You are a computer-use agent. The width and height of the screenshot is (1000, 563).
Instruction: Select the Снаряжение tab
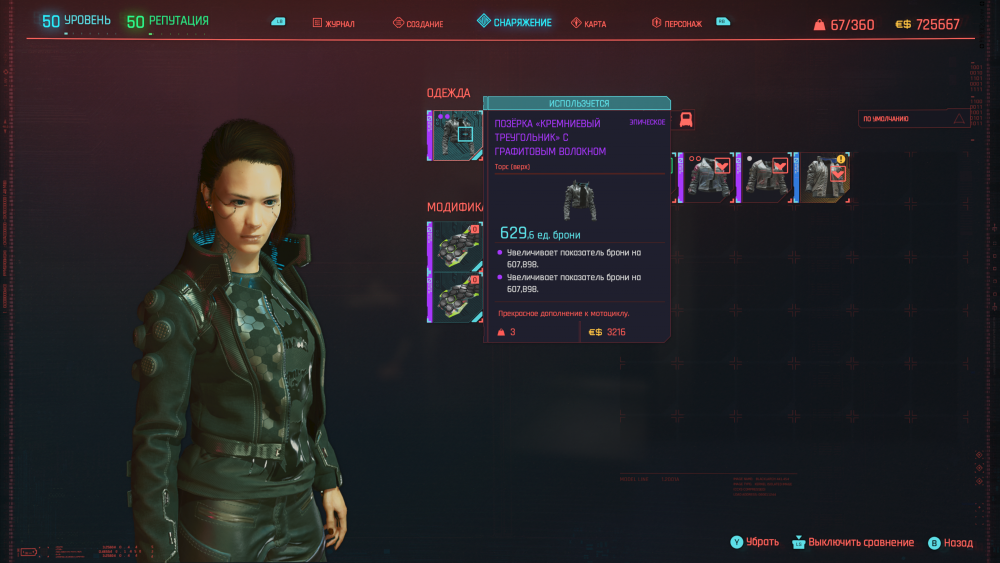[514, 22]
